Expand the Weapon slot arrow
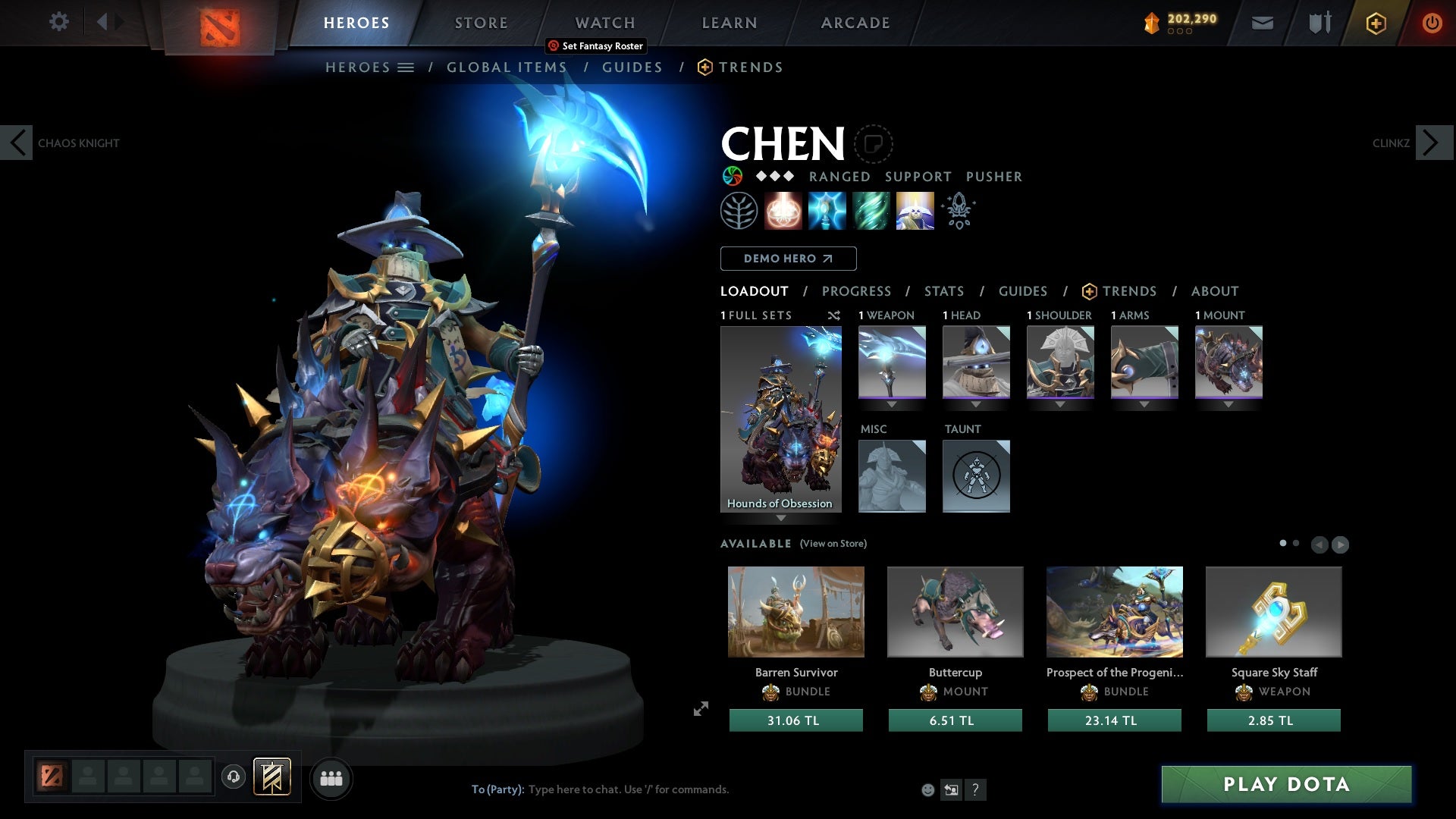The image size is (1456, 819). 891,404
